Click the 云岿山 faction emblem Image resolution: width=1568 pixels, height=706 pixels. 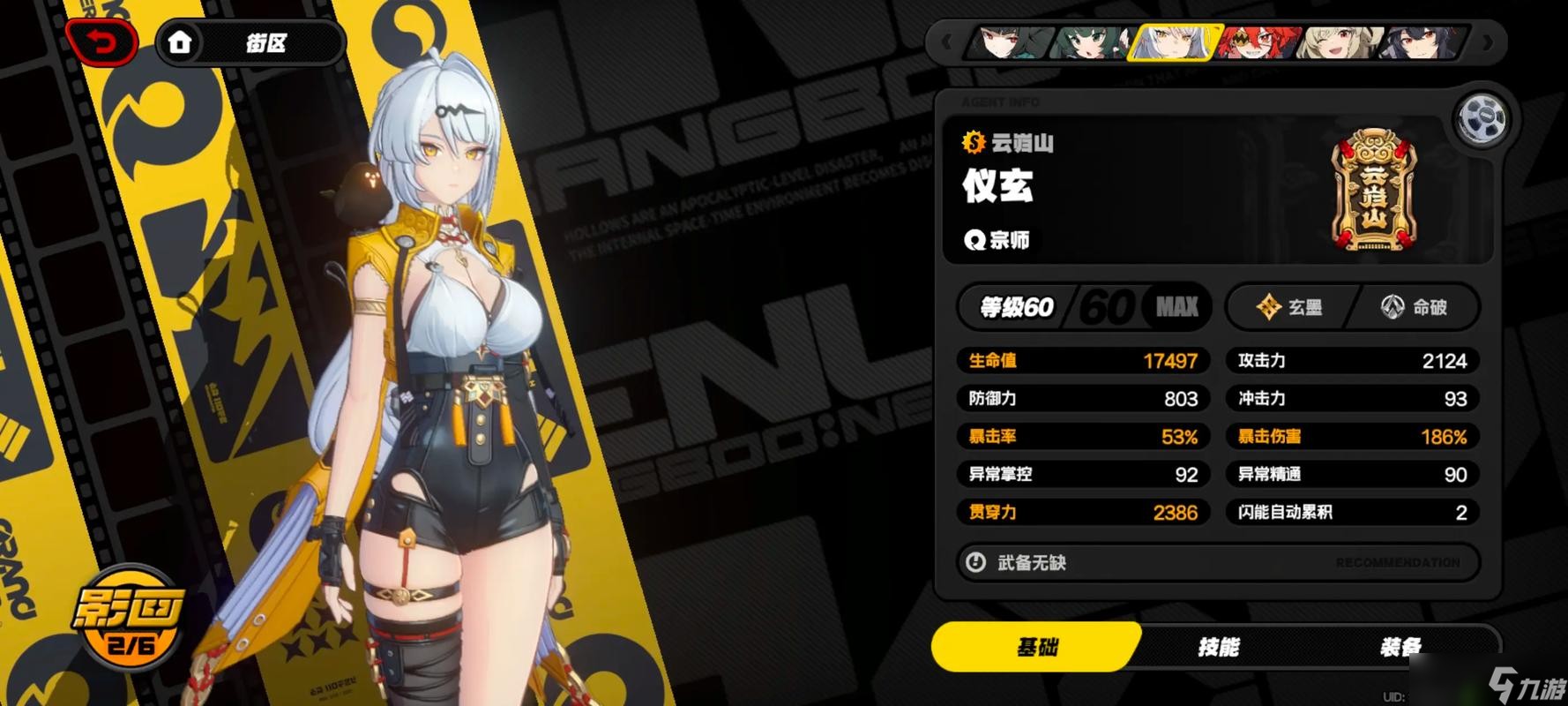pyautogui.click(x=1373, y=191)
